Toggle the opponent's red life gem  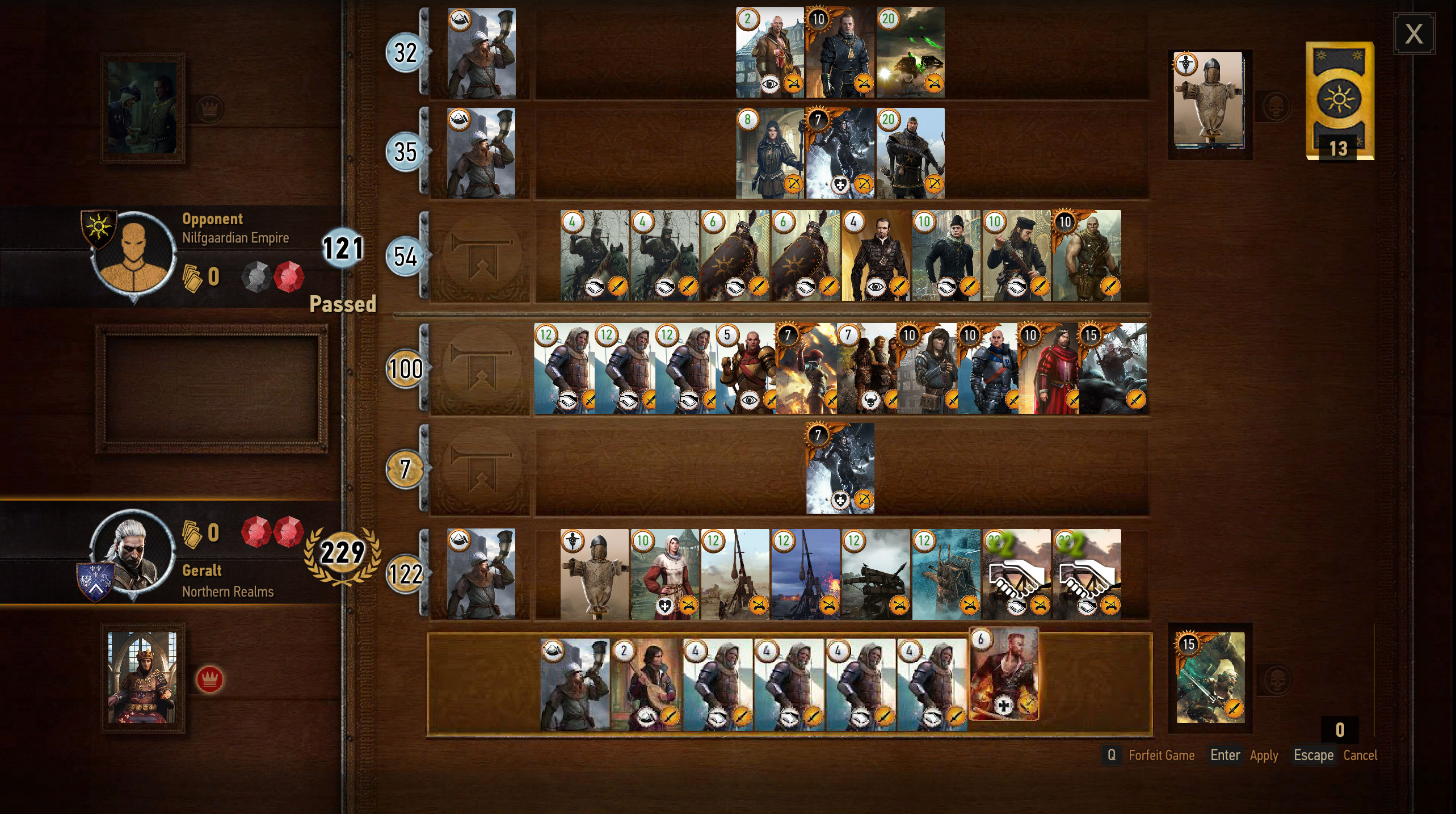coord(291,276)
